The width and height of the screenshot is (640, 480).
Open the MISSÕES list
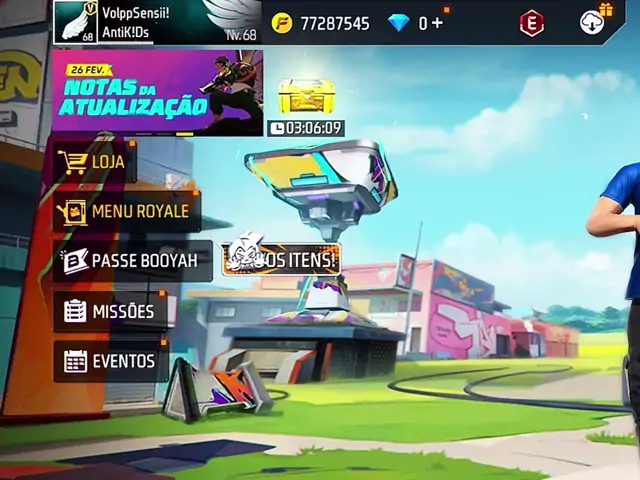[x=110, y=311]
